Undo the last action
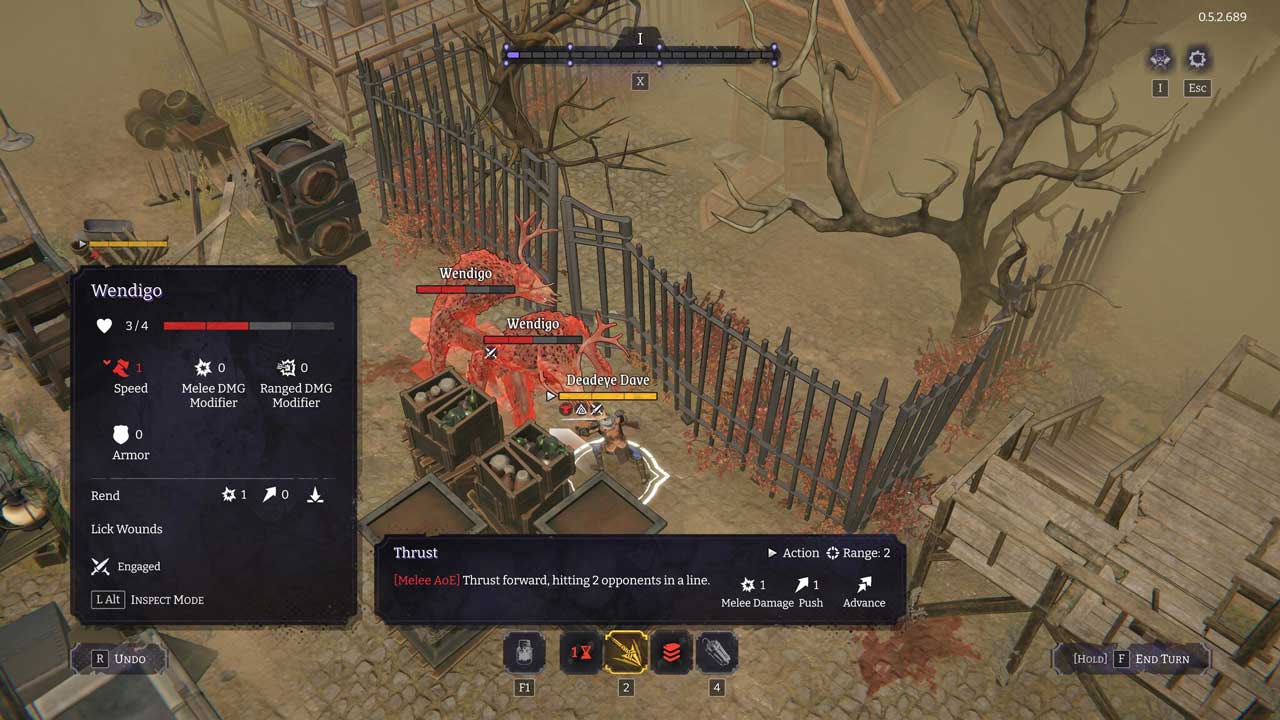Viewport: 1280px width, 720px height. pos(119,658)
